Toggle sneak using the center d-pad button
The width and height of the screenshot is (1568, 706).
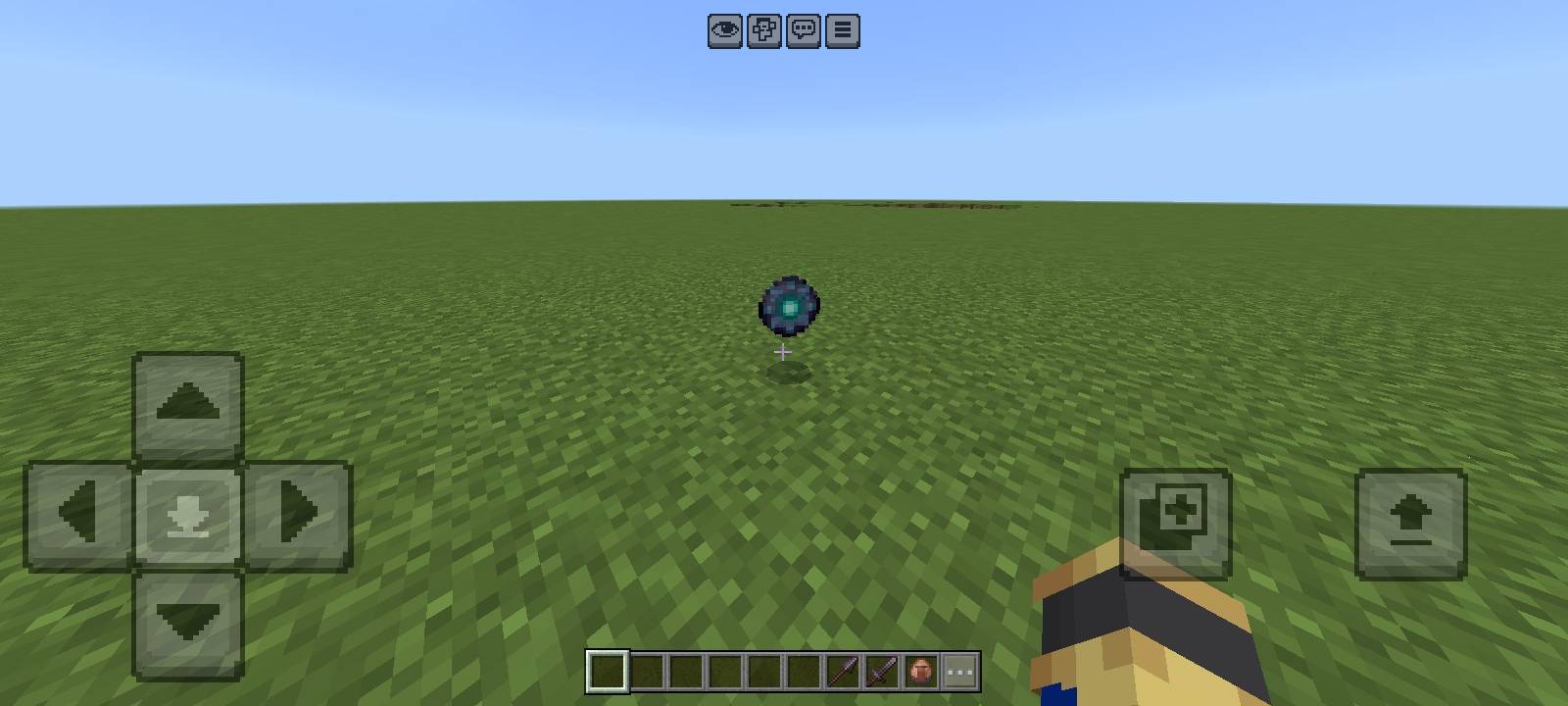click(186, 512)
